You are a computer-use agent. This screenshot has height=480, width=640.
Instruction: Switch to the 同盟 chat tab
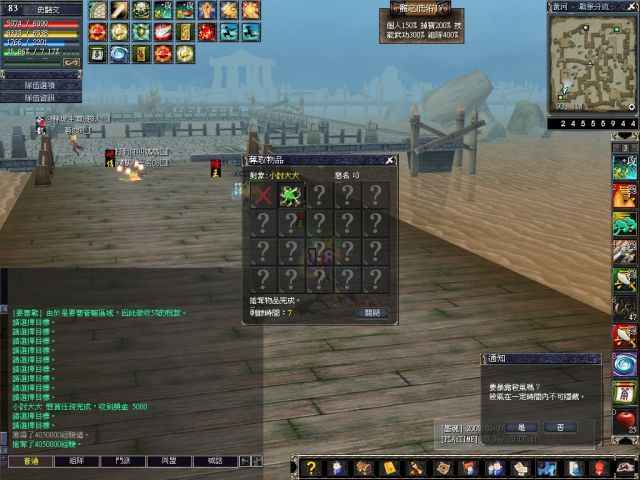click(x=168, y=461)
